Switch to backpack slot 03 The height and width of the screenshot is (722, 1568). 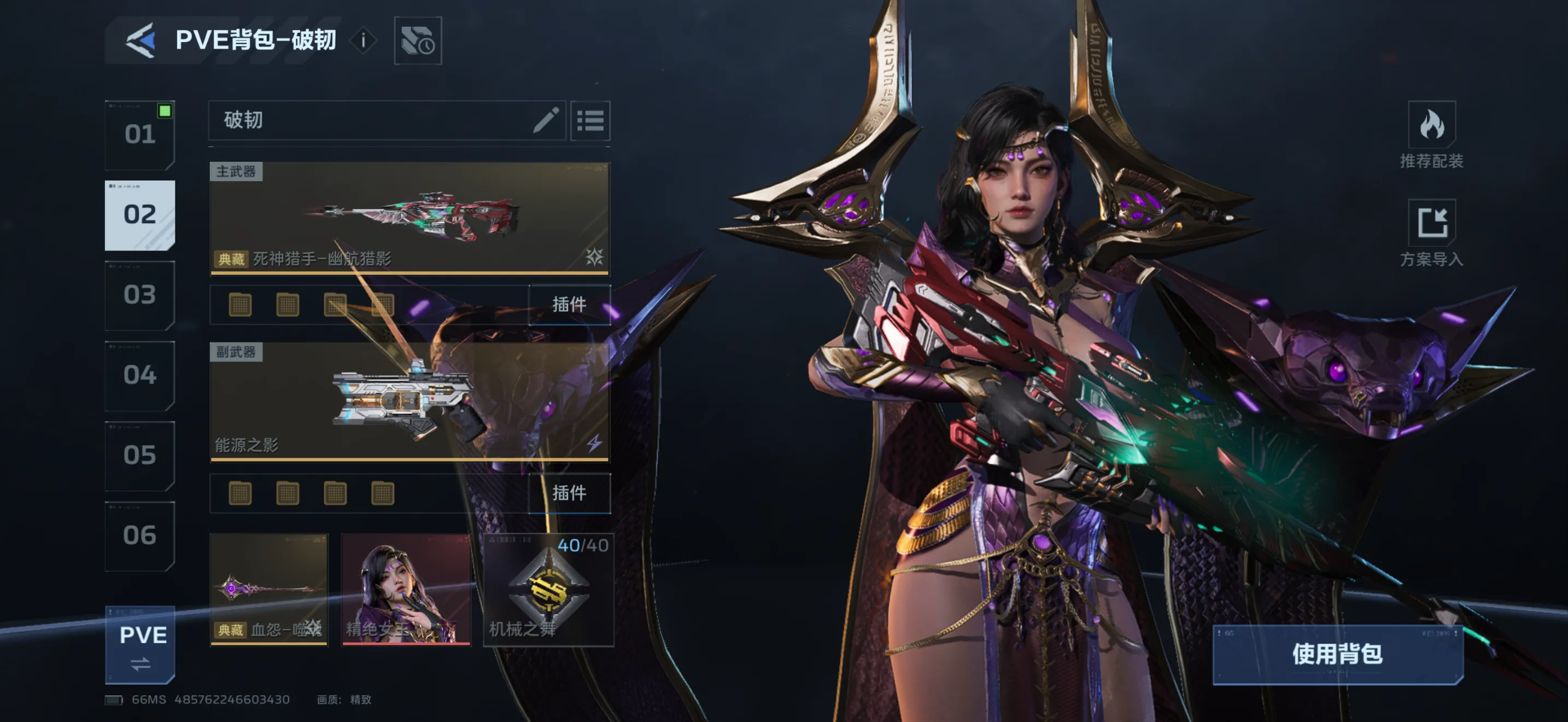(140, 295)
